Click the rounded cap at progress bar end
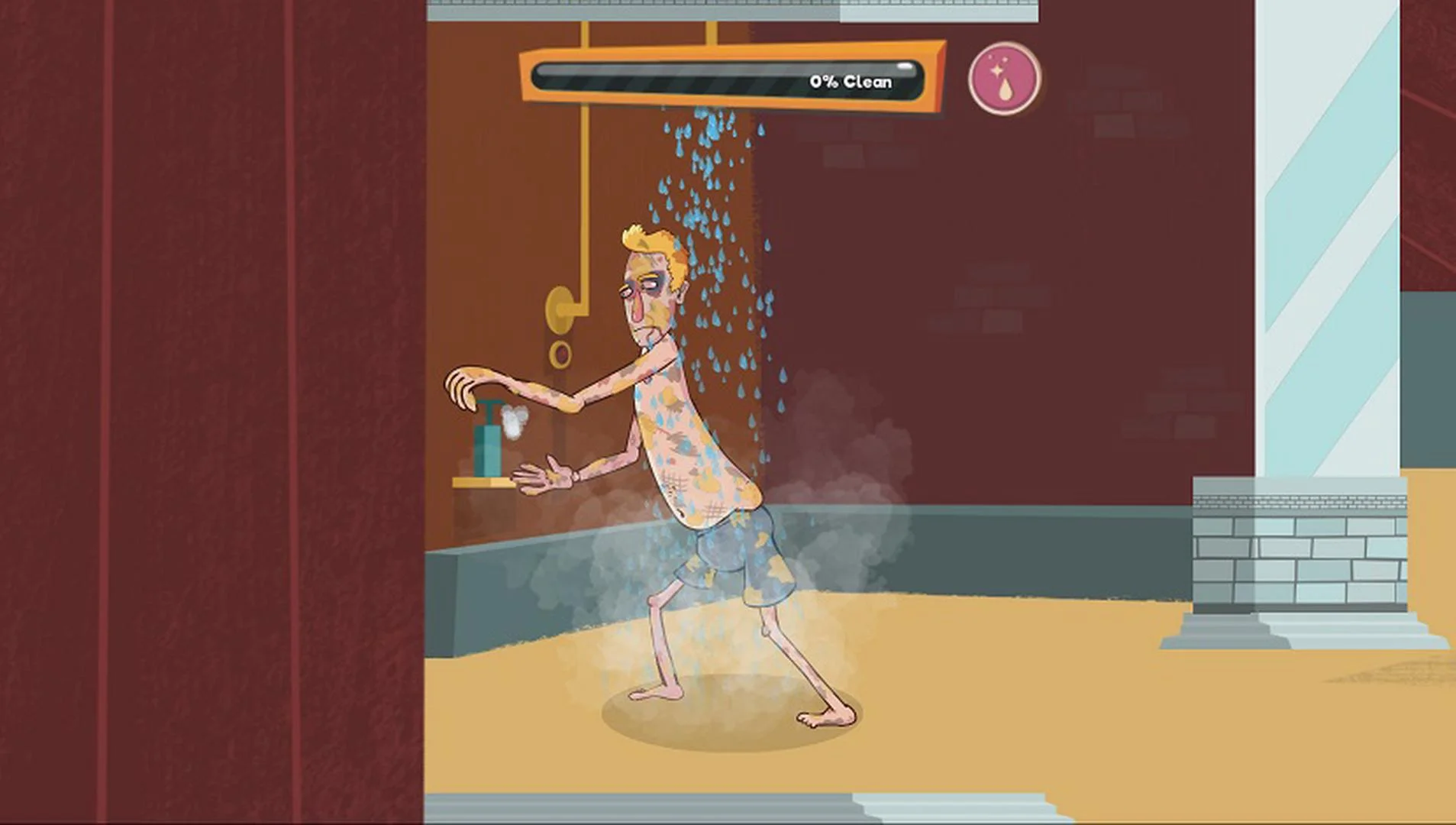 click(905, 69)
